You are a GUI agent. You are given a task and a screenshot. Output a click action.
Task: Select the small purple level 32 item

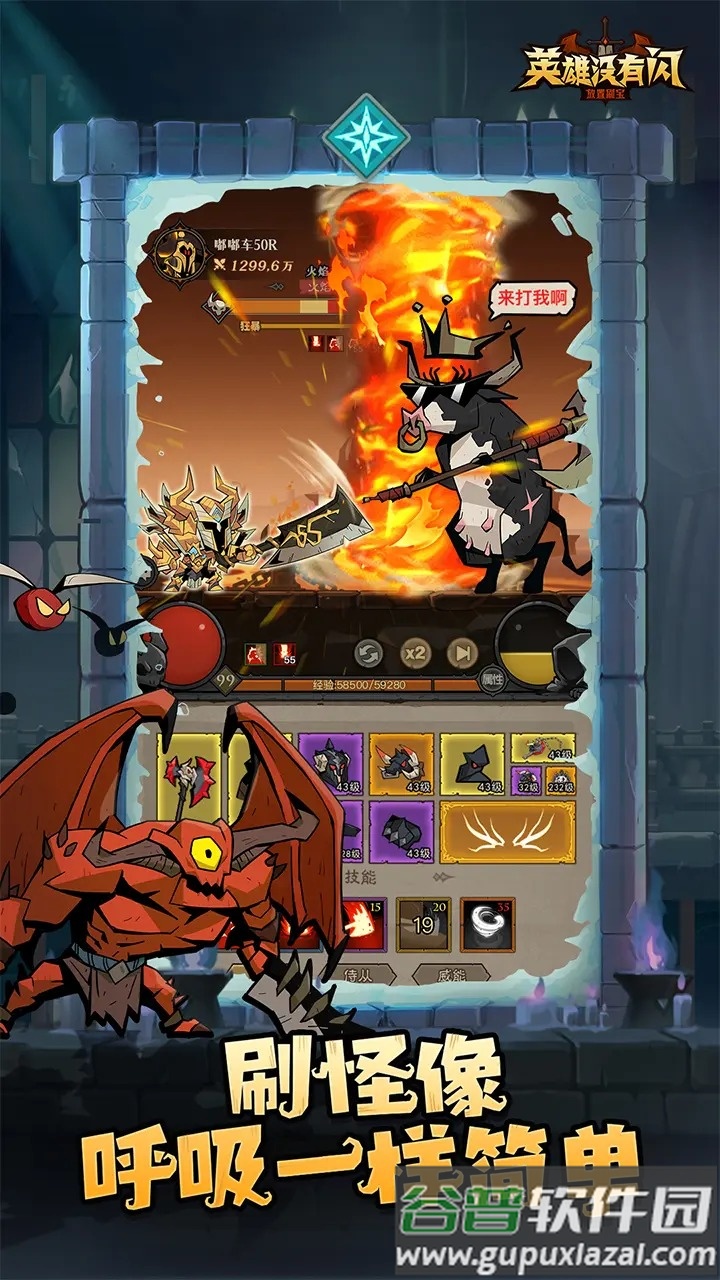tap(527, 780)
